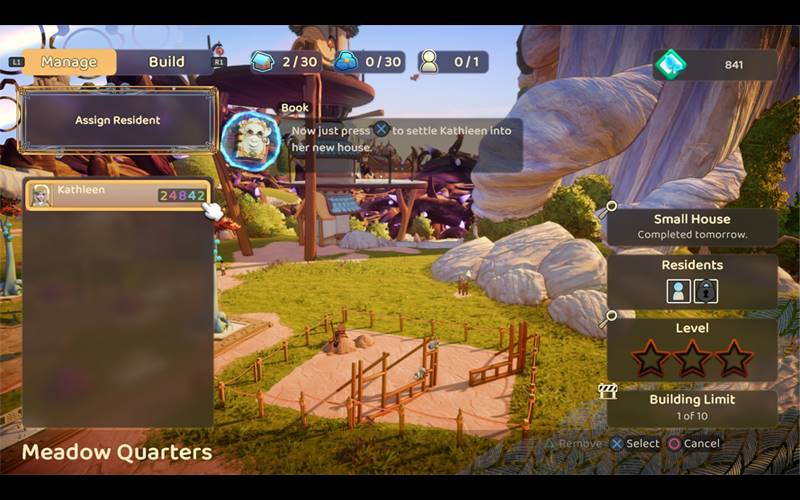Open the house Level stars panel
800x500 pixels.
click(692, 349)
